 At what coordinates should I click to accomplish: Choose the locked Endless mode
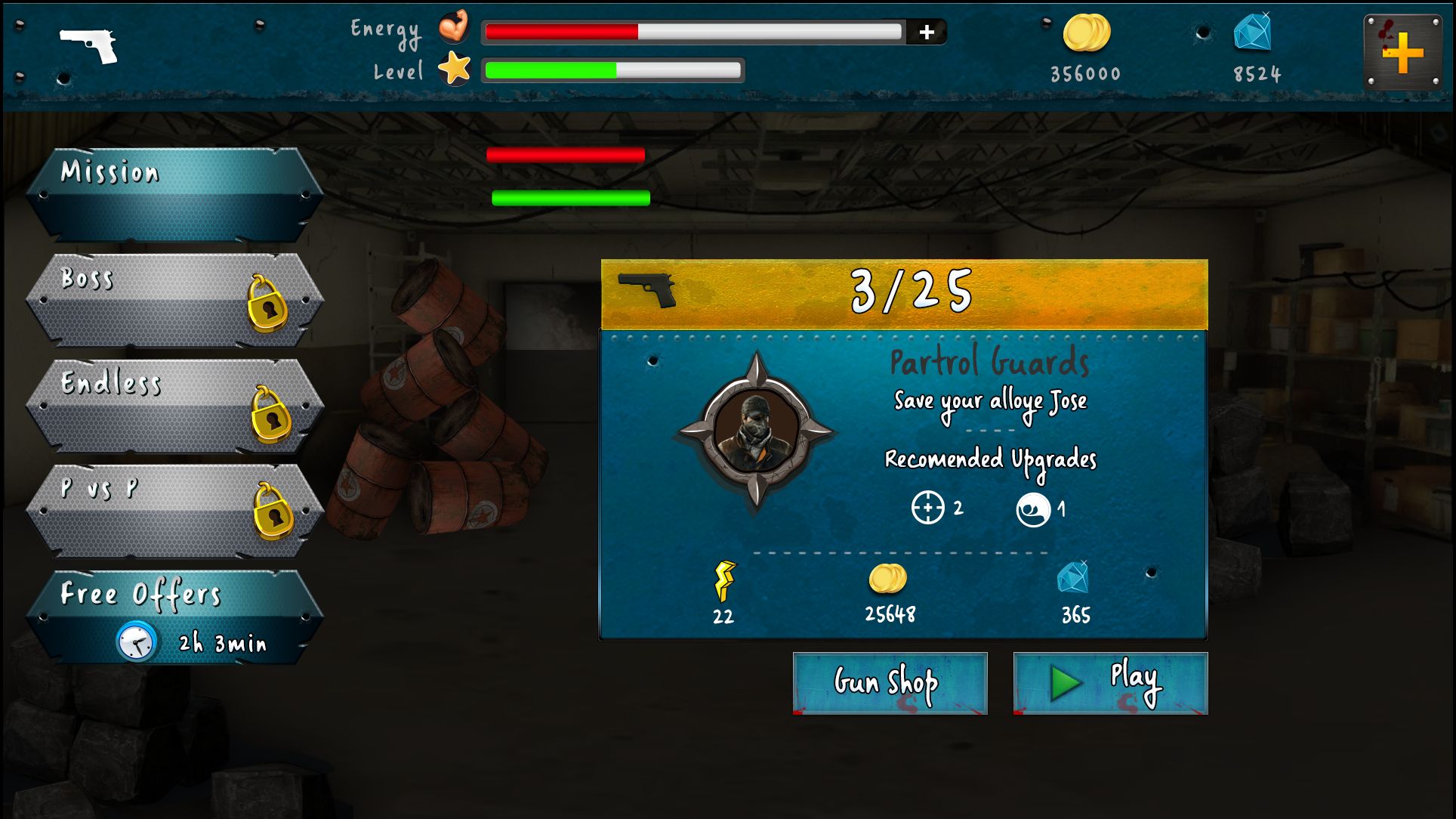point(175,406)
